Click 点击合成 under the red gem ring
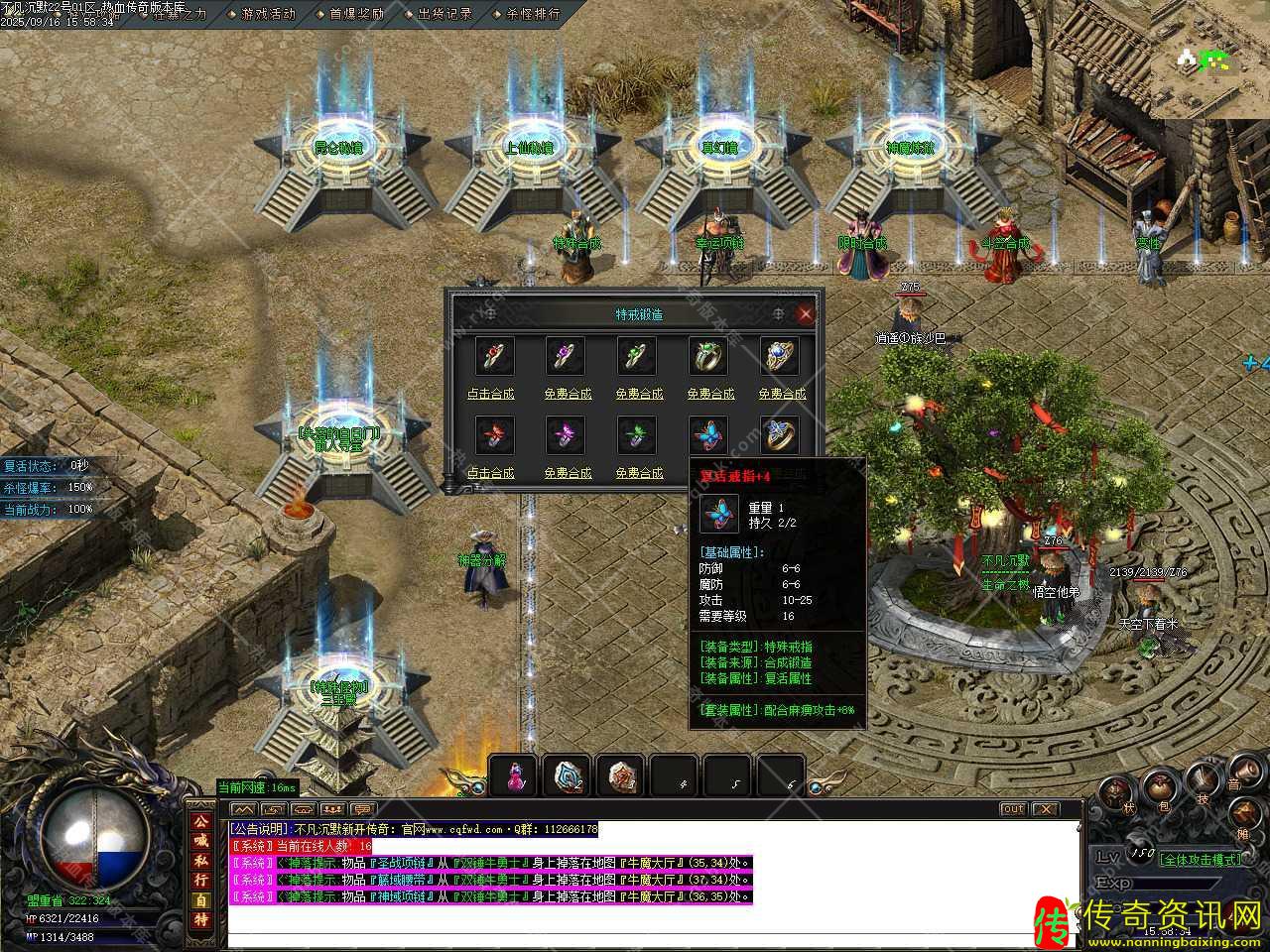Screen dimensions: 1270x952 [491, 394]
